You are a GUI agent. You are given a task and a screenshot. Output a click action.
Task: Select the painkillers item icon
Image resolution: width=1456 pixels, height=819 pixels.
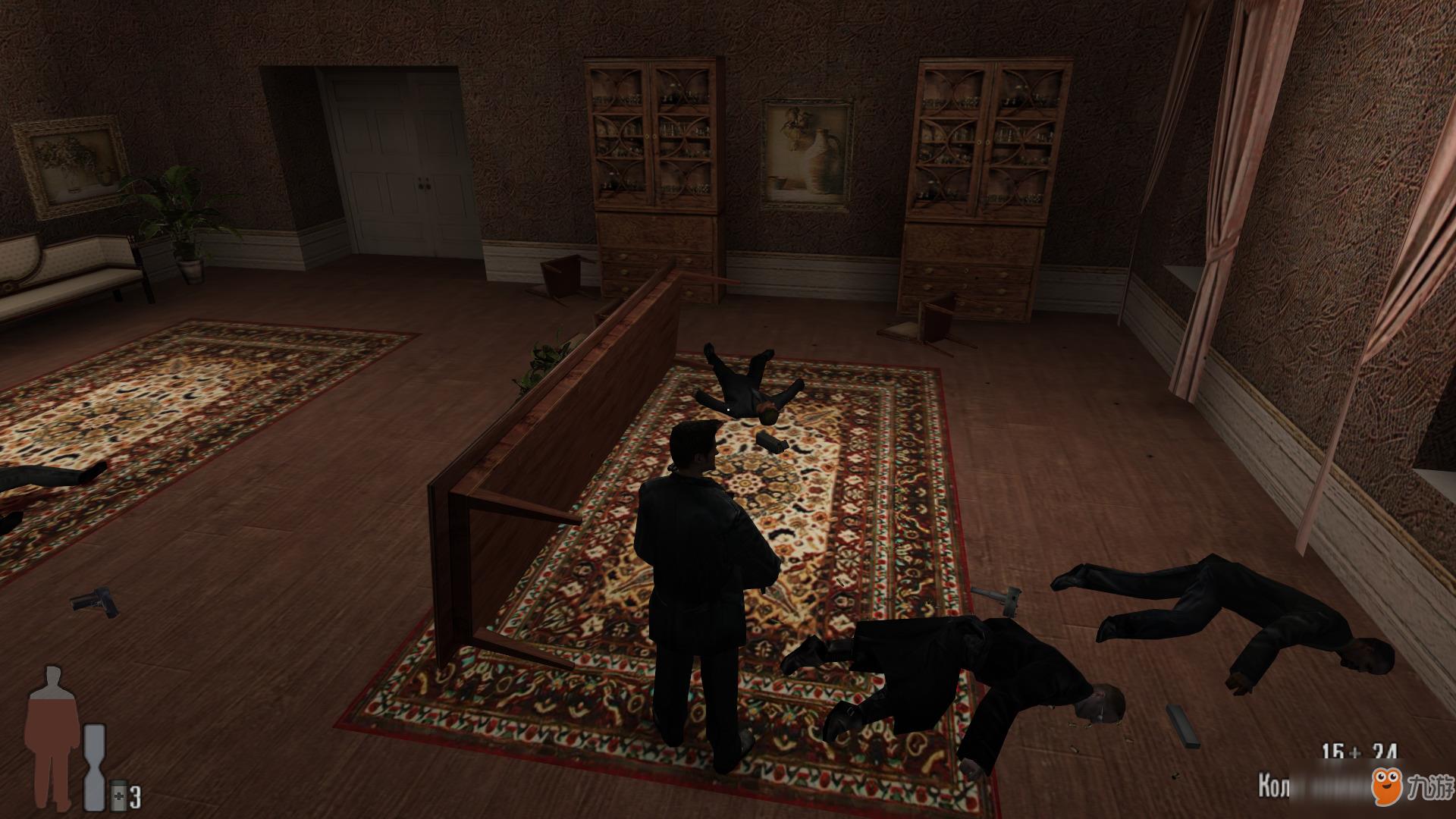coord(118,795)
